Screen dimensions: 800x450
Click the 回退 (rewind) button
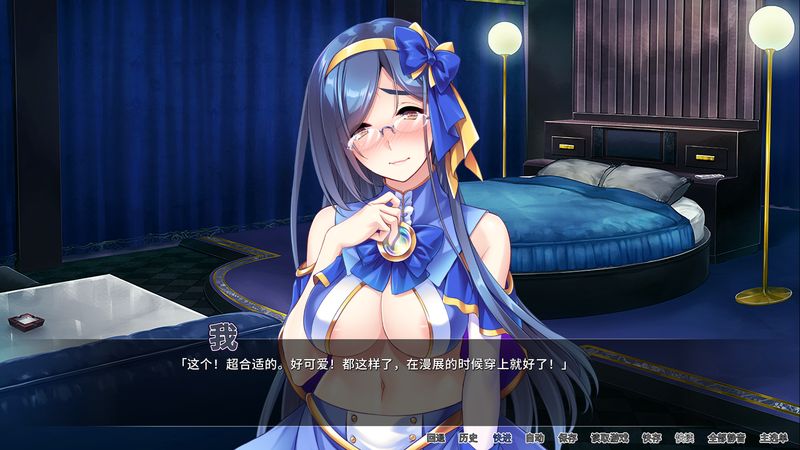[x=435, y=437]
